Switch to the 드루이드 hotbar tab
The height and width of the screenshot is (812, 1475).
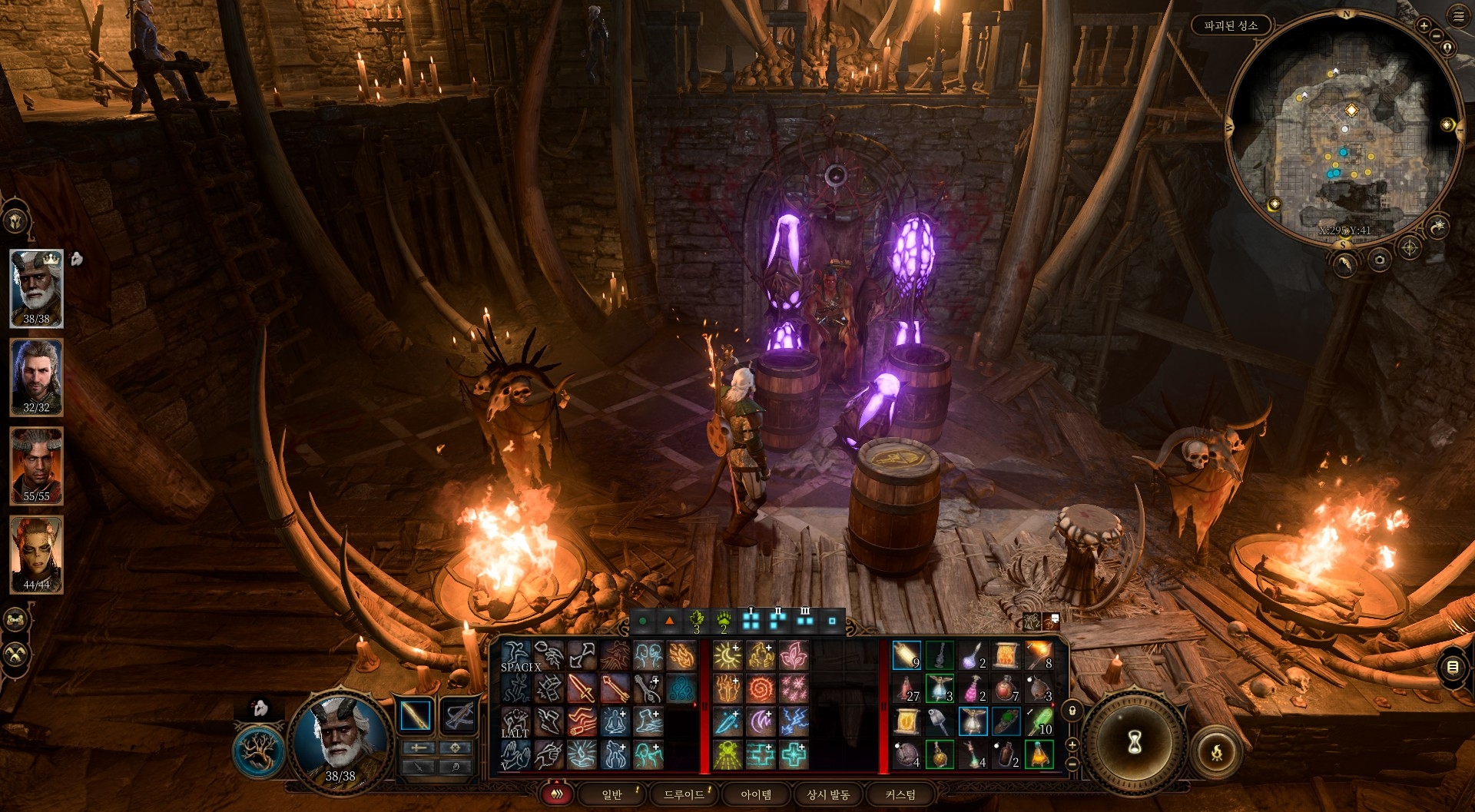tap(683, 794)
